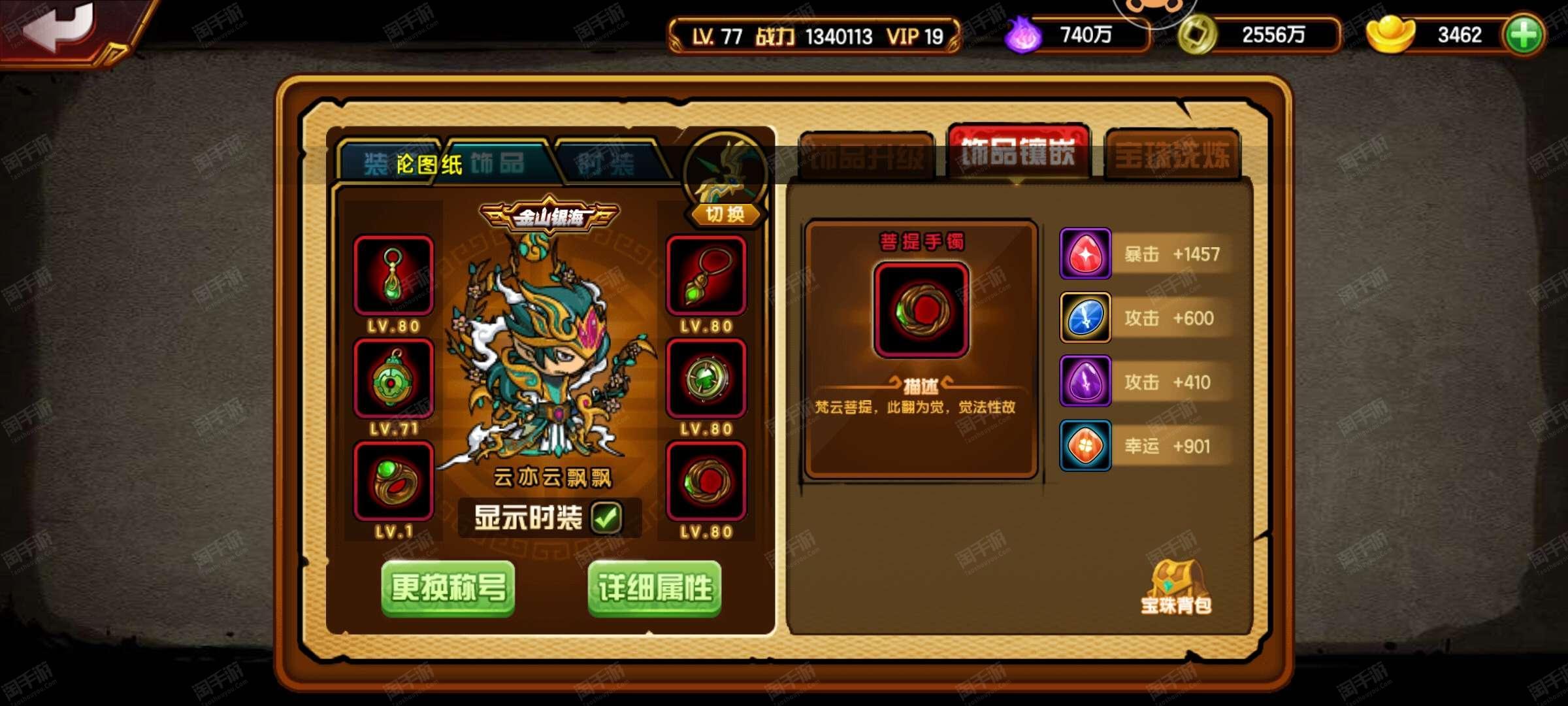Viewport: 1568px width, 706px height.
Task: Select the 饰品升级 upgrade tab
Action: 866,156
